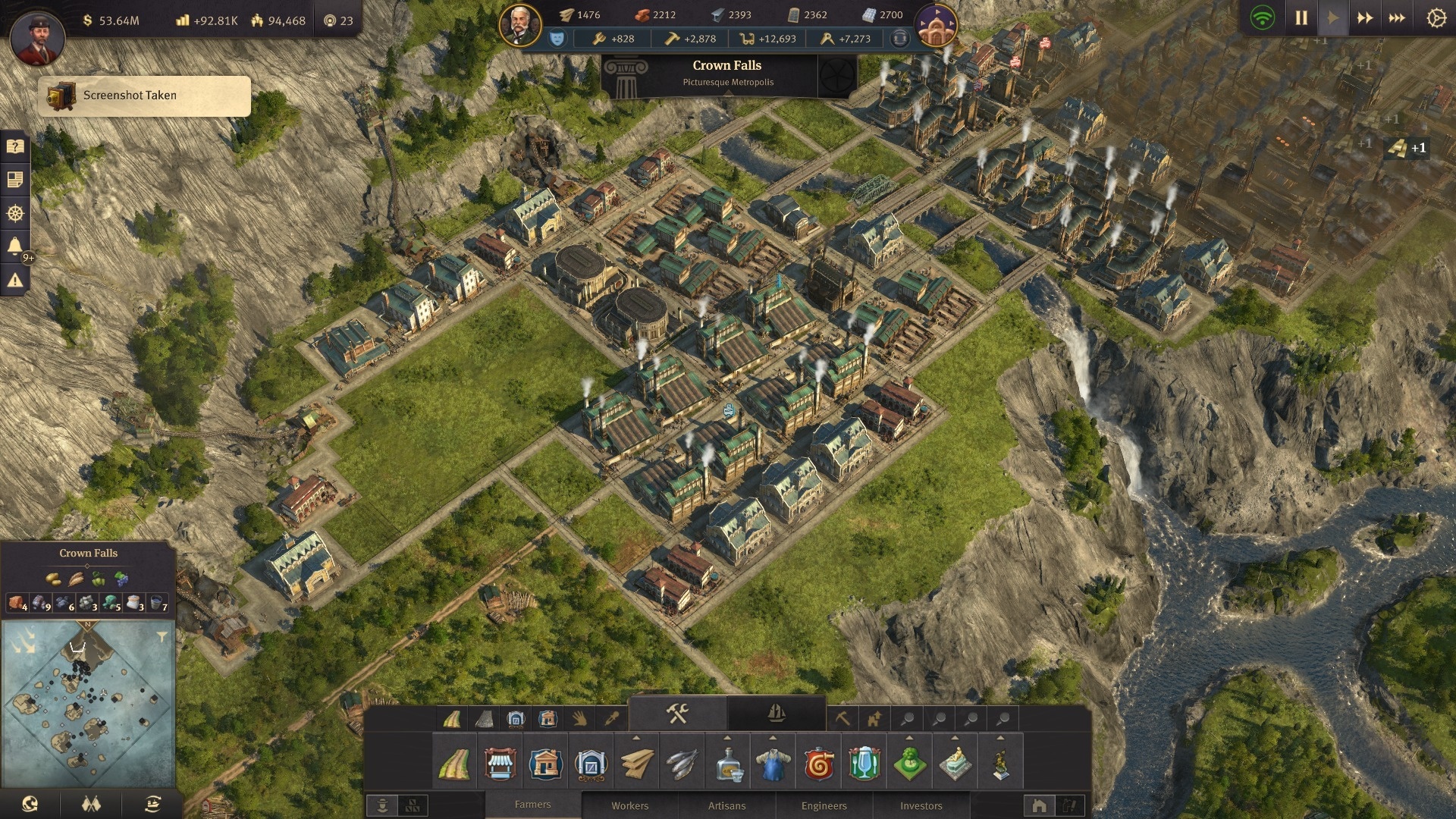Show the Investors tab
The image size is (1456, 819).
pyautogui.click(x=921, y=805)
